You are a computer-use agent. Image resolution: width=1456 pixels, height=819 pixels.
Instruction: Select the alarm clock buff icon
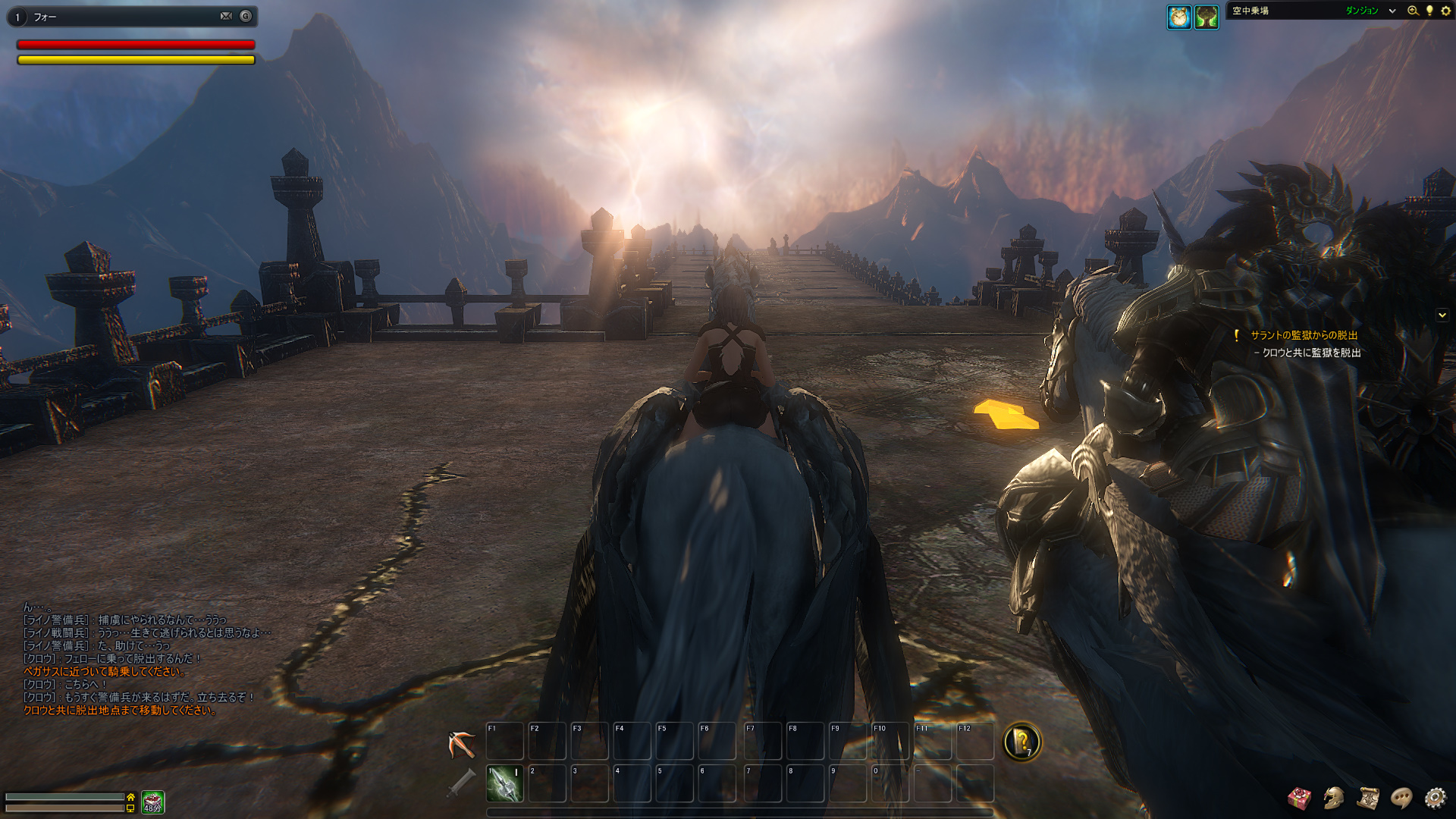pyautogui.click(x=1178, y=17)
